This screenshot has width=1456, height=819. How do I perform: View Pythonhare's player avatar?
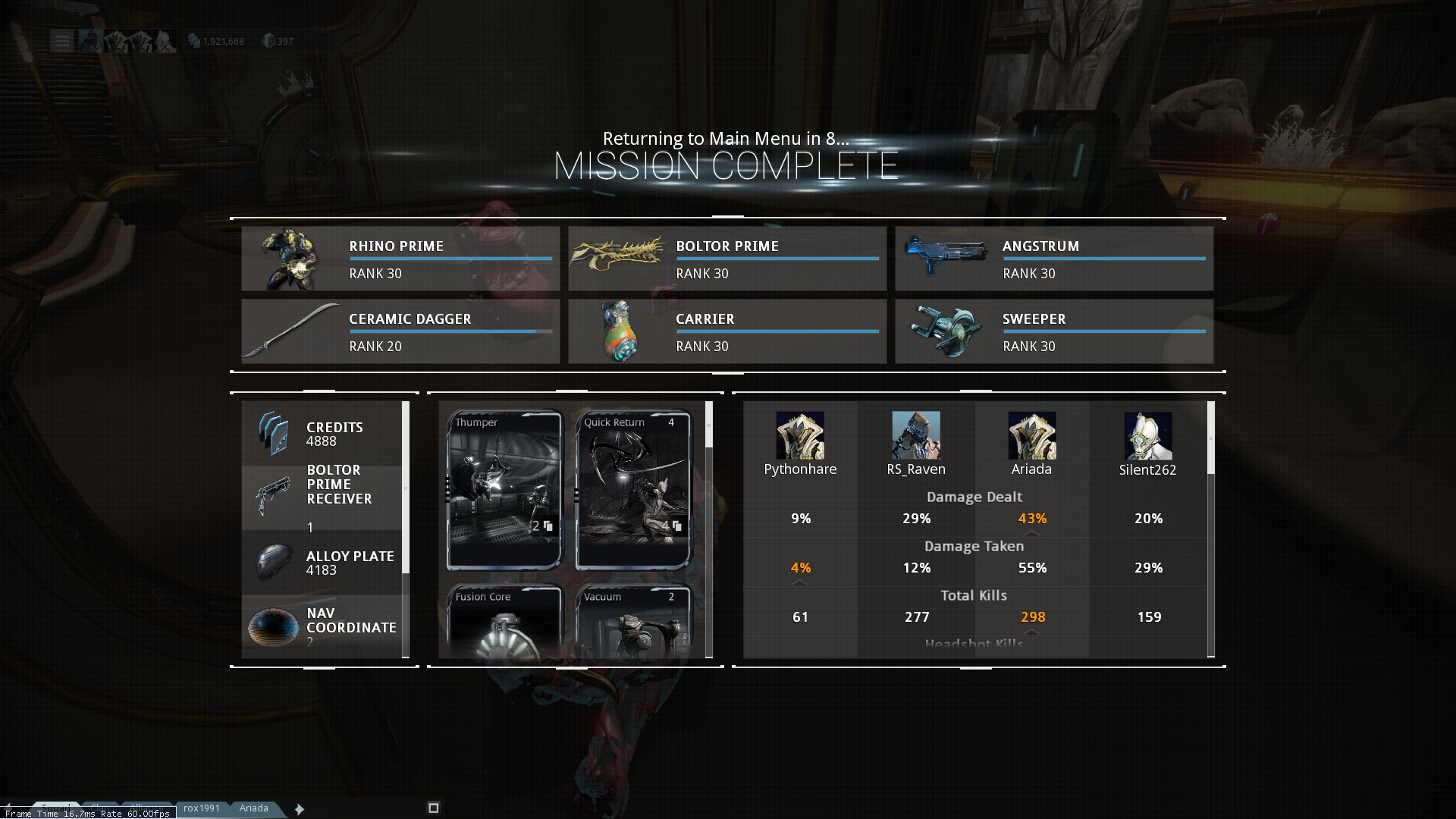coord(800,435)
